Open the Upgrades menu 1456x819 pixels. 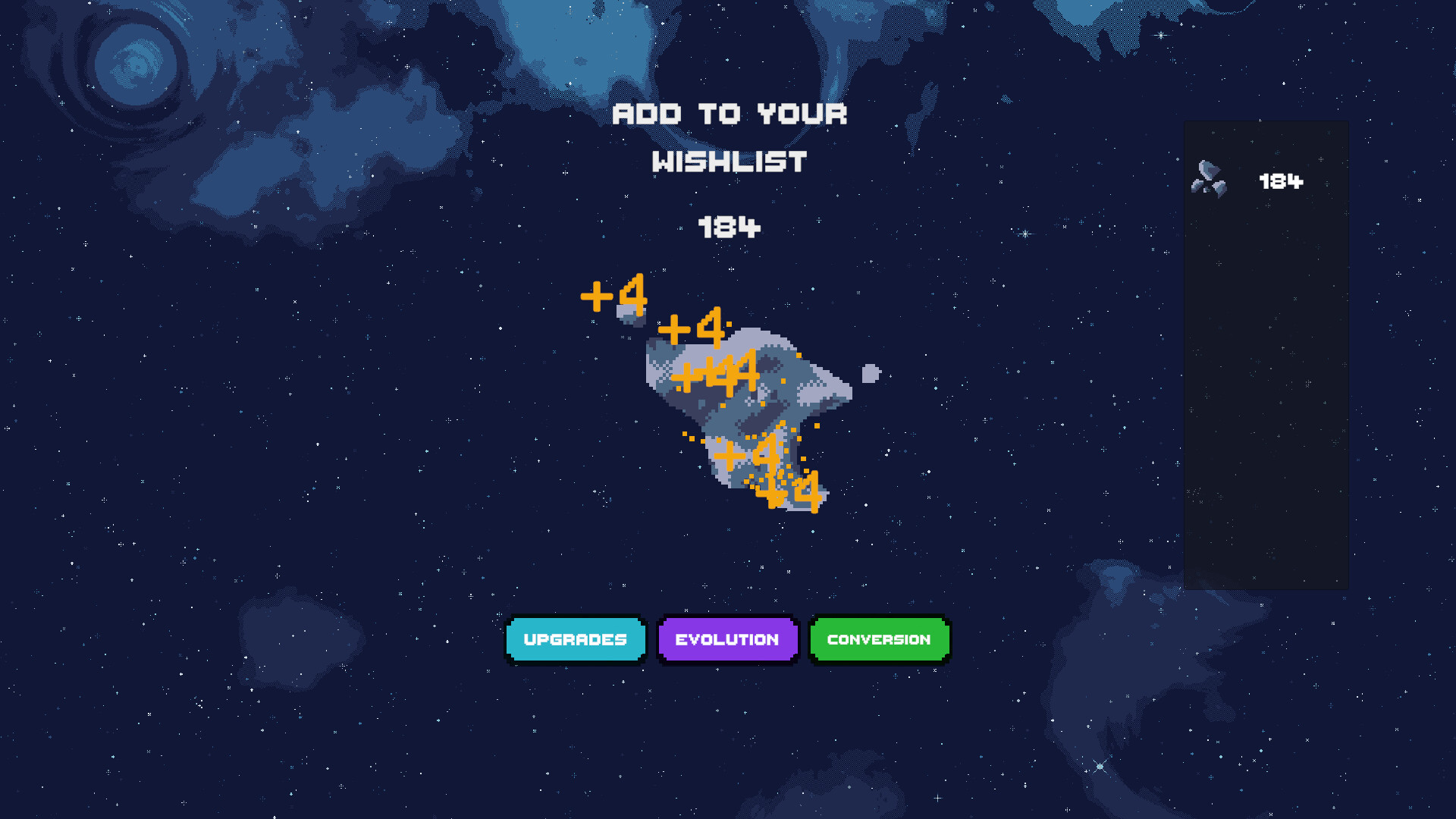pyautogui.click(x=576, y=639)
